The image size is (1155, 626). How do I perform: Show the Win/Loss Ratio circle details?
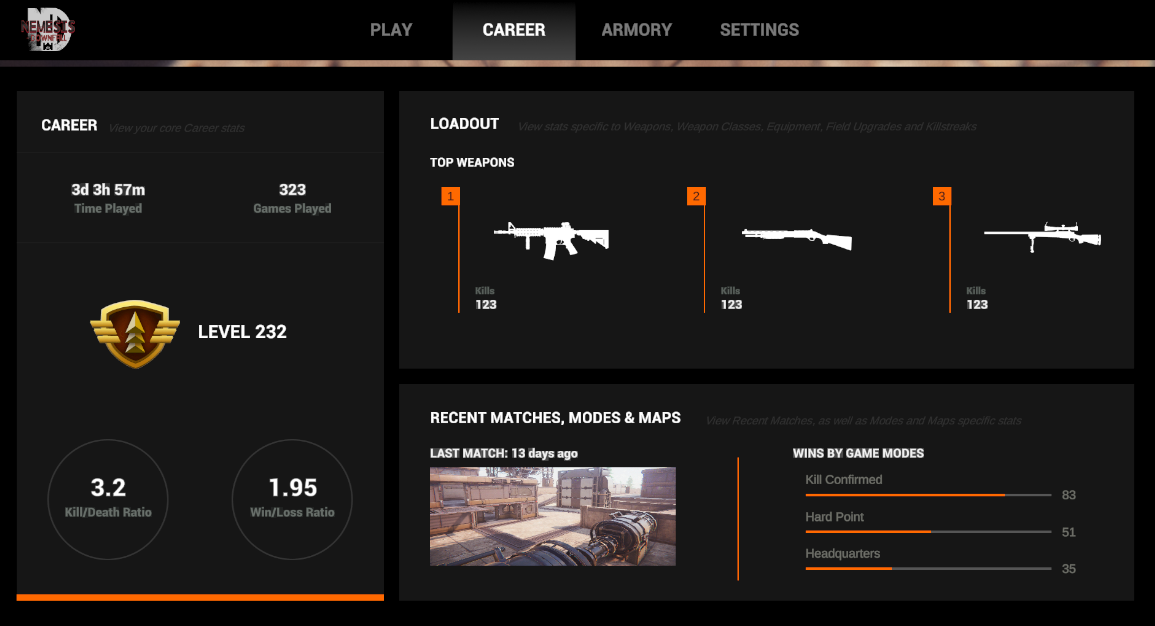[x=292, y=498]
